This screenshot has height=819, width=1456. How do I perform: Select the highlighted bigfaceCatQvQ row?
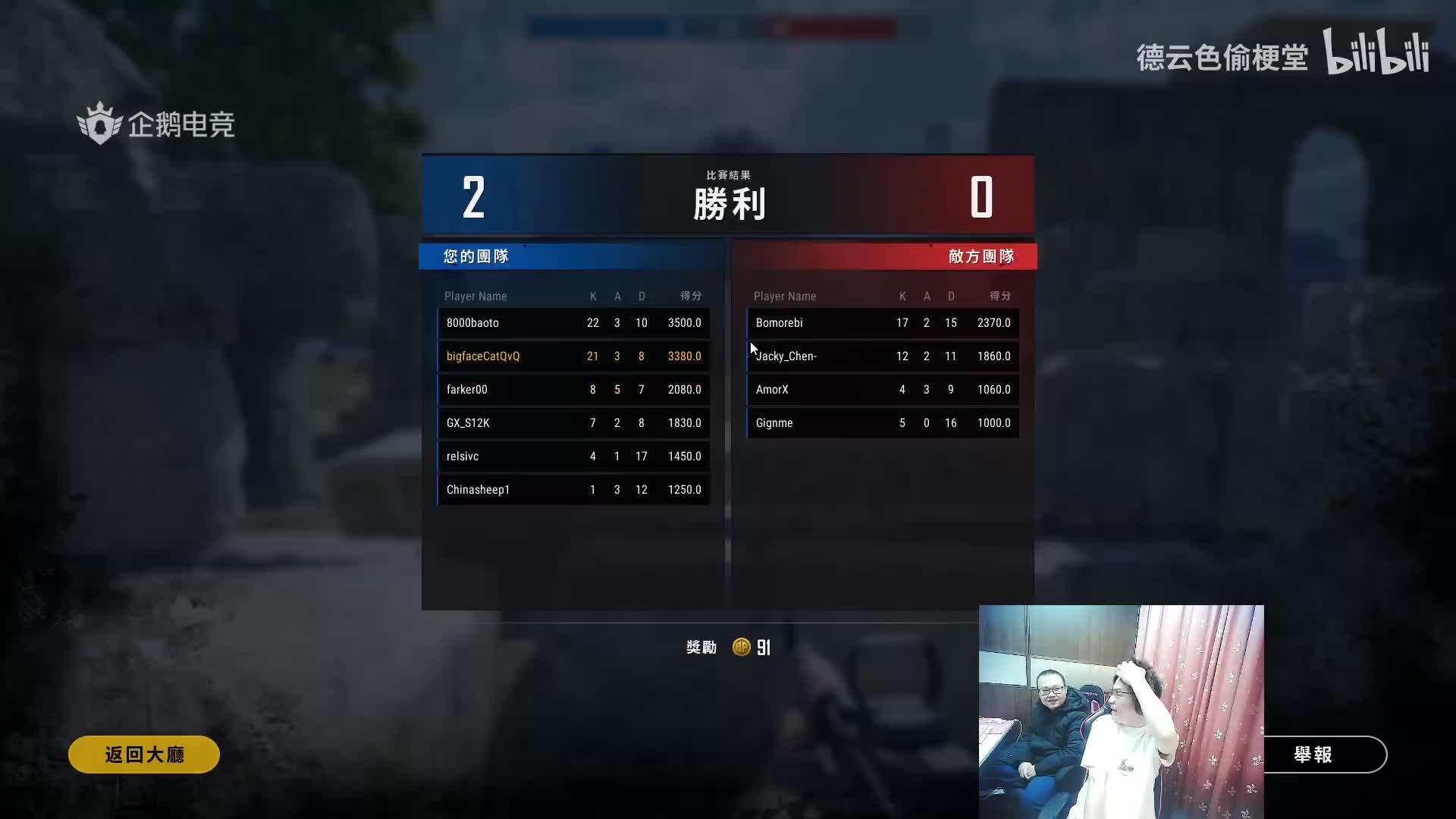click(573, 356)
